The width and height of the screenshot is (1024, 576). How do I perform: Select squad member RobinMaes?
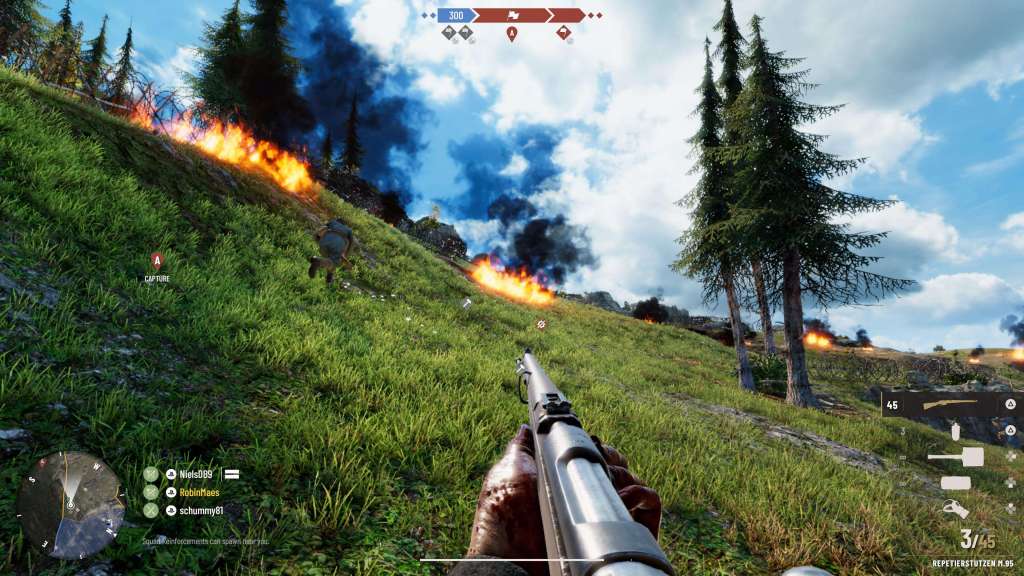pos(193,492)
